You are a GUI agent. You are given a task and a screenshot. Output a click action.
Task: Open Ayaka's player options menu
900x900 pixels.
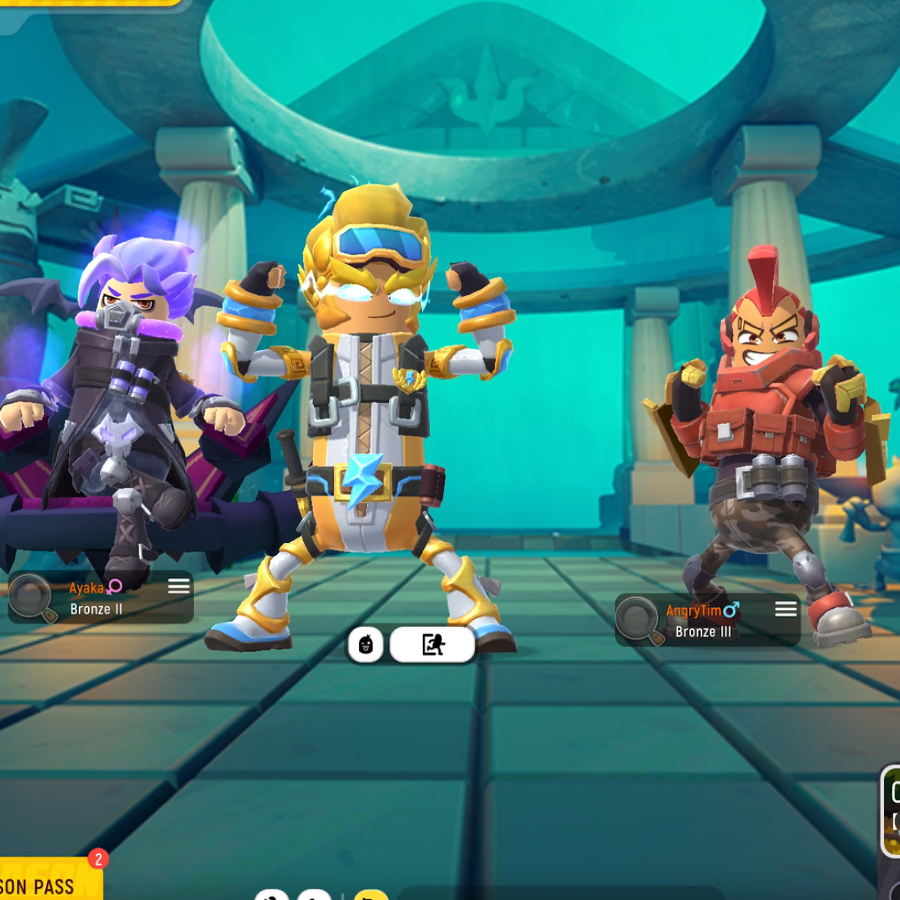point(179,587)
